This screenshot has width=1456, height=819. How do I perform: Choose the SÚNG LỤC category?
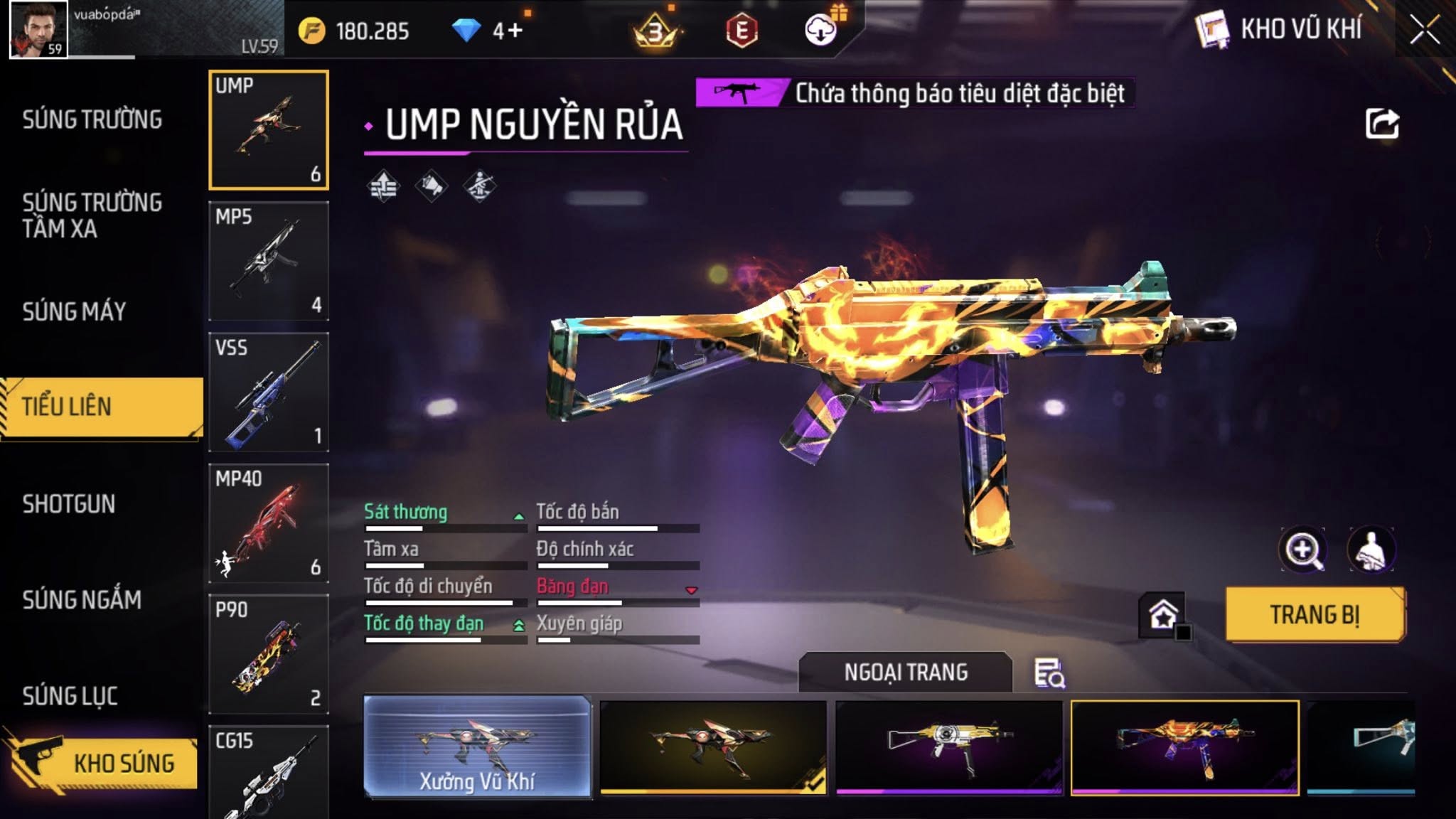(x=70, y=696)
